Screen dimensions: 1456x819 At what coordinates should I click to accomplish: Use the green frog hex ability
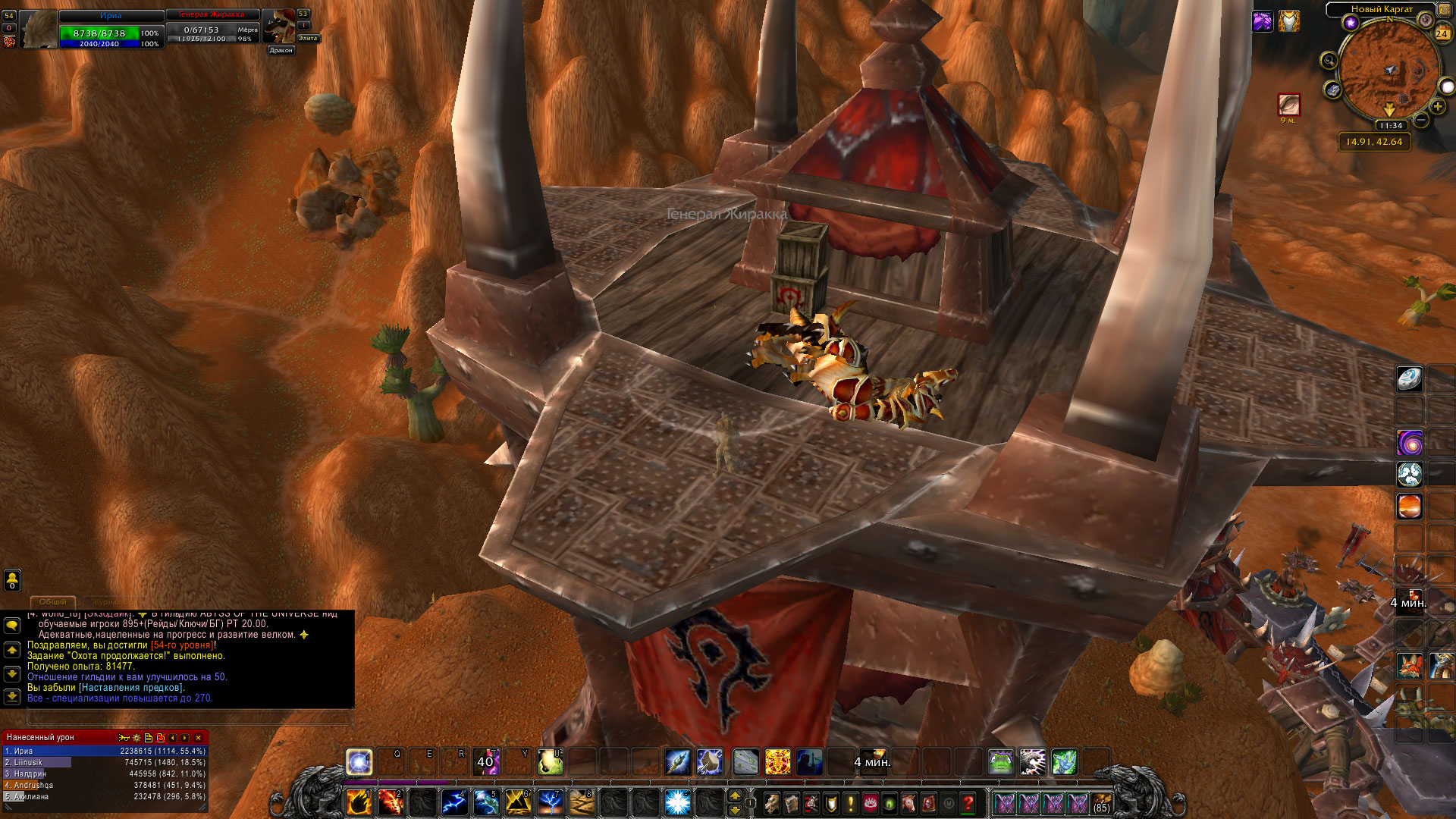(x=1000, y=761)
